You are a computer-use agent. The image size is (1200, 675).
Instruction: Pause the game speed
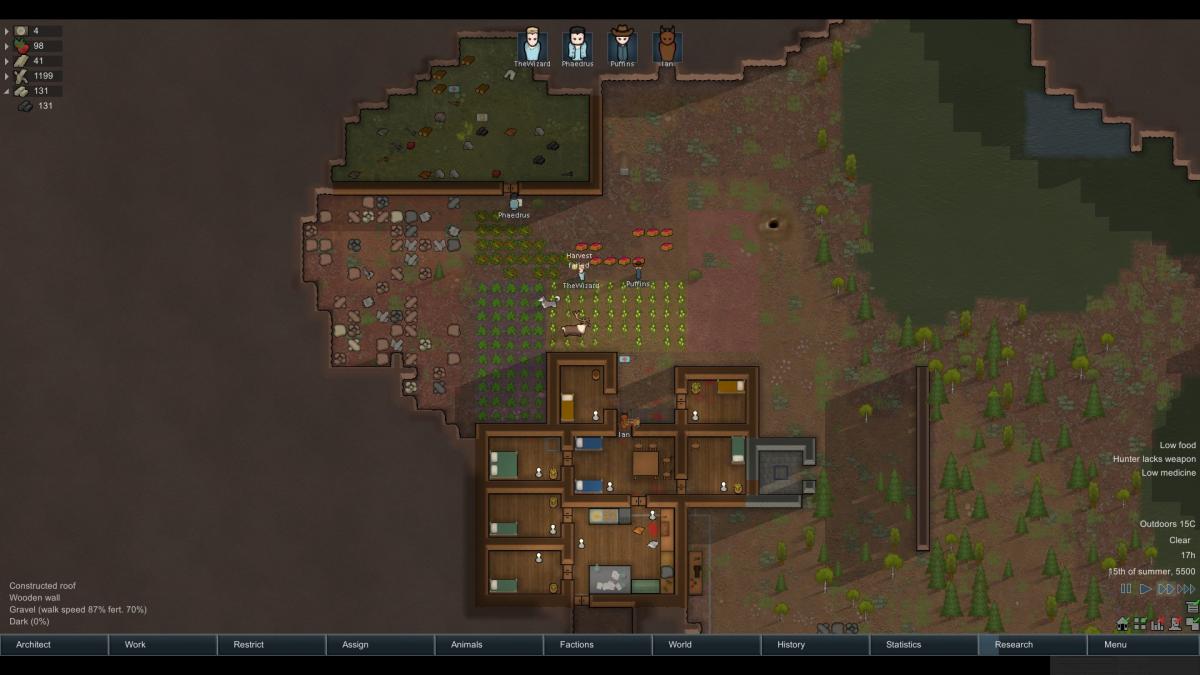[x=1127, y=589]
